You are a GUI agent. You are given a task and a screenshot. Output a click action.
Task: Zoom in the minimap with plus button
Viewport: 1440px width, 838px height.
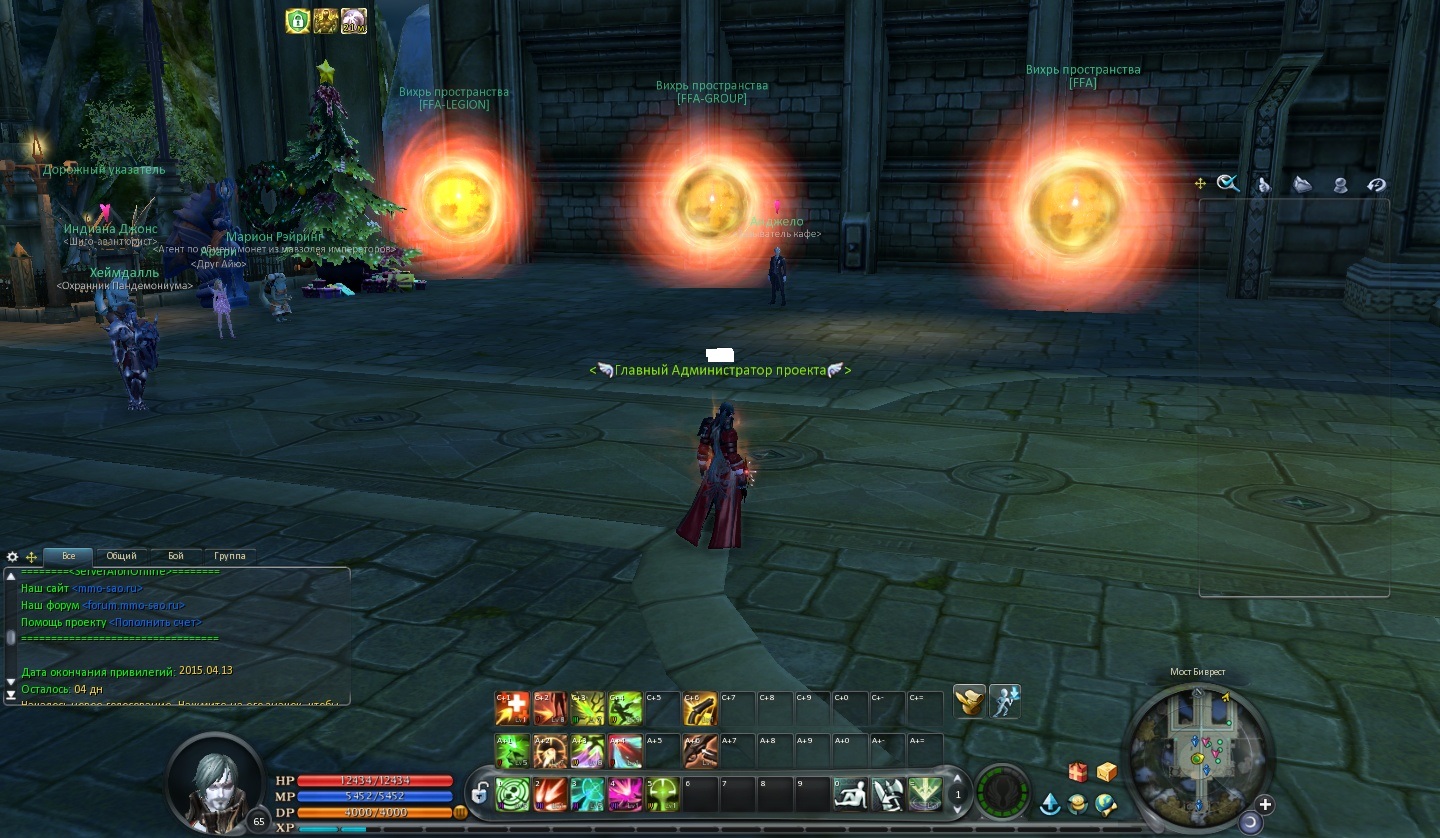click(x=1265, y=804)
